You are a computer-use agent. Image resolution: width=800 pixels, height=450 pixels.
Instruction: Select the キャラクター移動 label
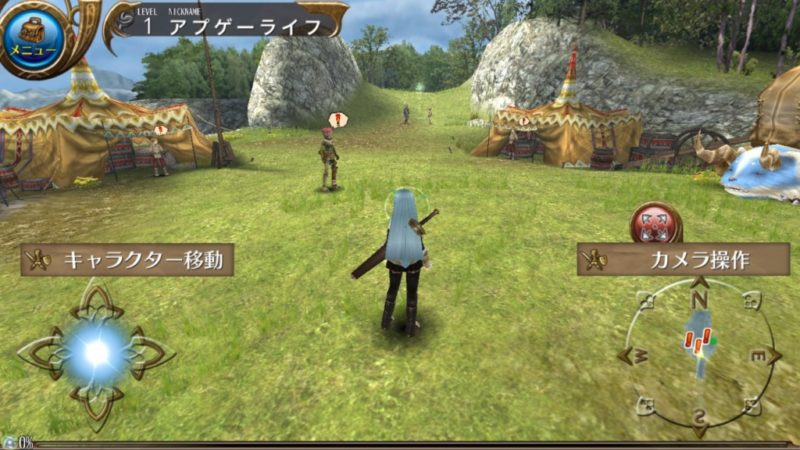pos(127,260)
